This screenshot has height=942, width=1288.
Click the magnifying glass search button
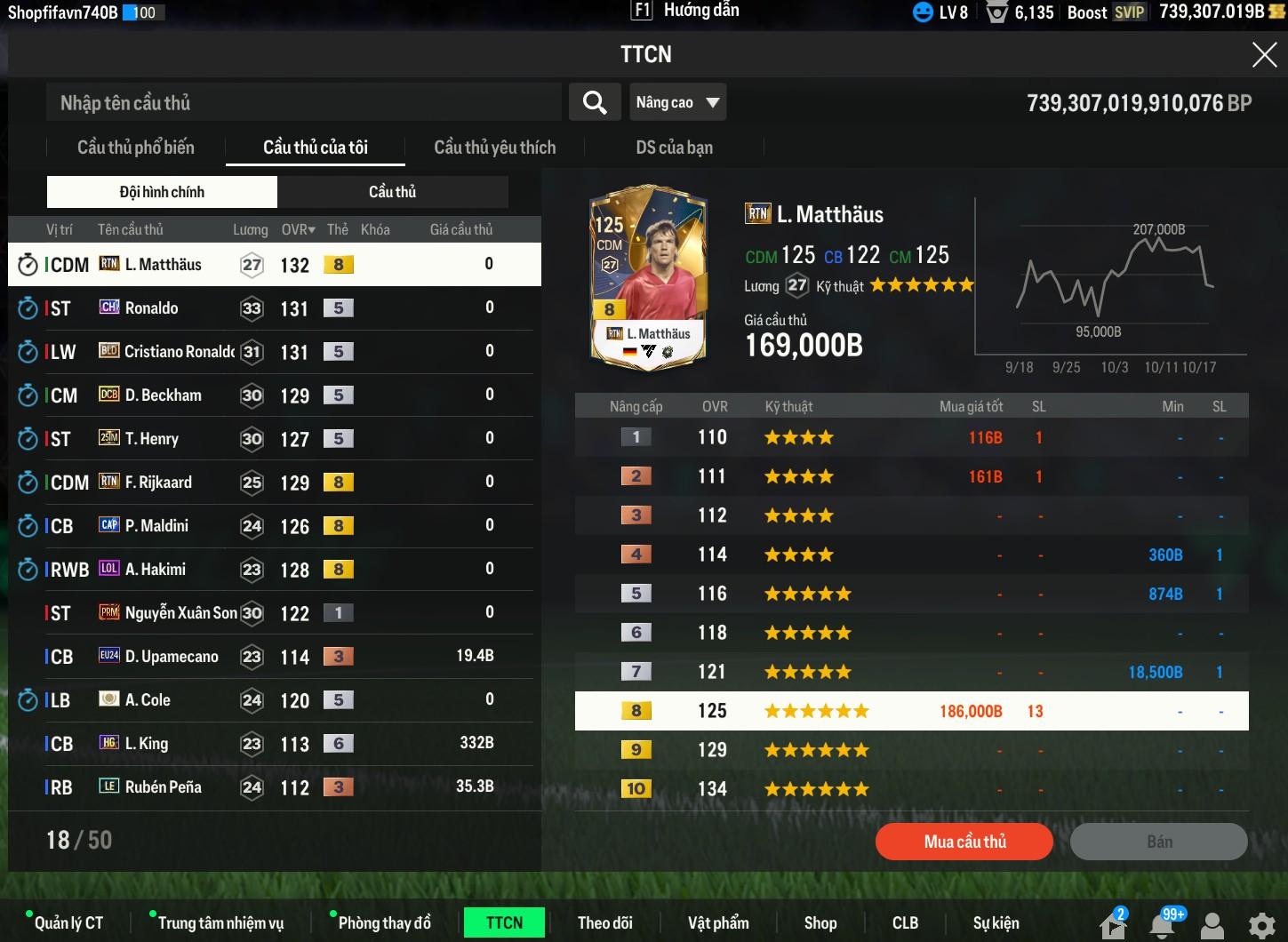point(595,103)
